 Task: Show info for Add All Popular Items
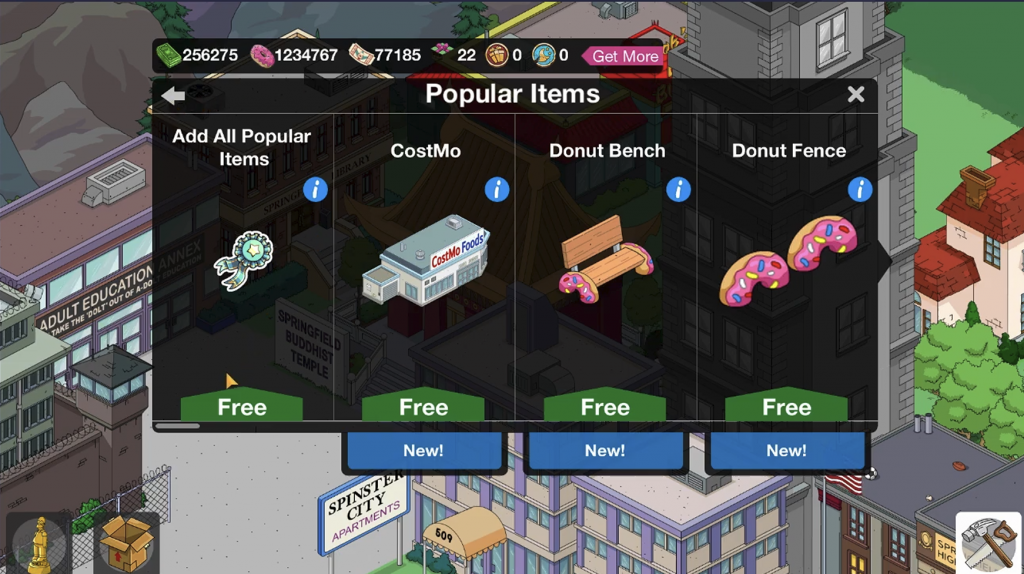(315, 189)
